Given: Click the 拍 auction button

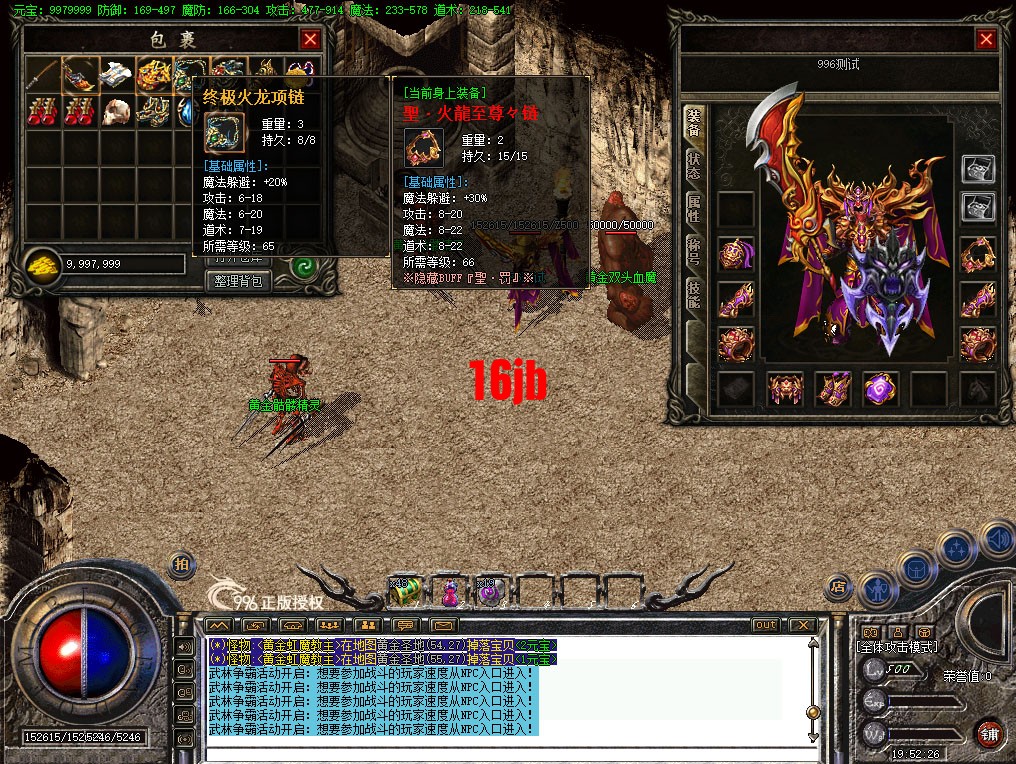Looking at the screenshot, I should pos(182,564).
